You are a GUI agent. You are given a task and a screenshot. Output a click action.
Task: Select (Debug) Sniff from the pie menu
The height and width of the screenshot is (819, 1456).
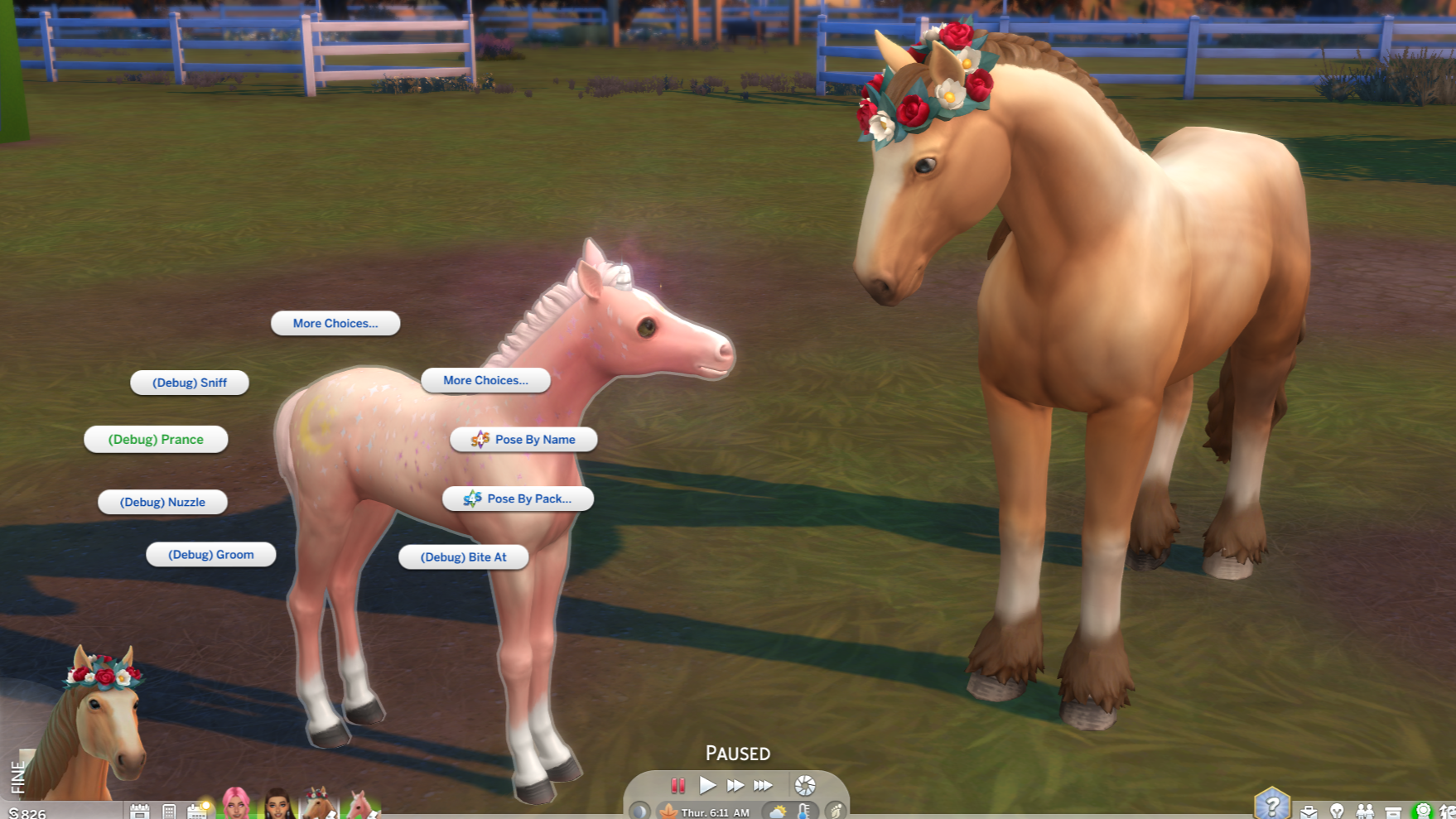[x=190, y=382]
